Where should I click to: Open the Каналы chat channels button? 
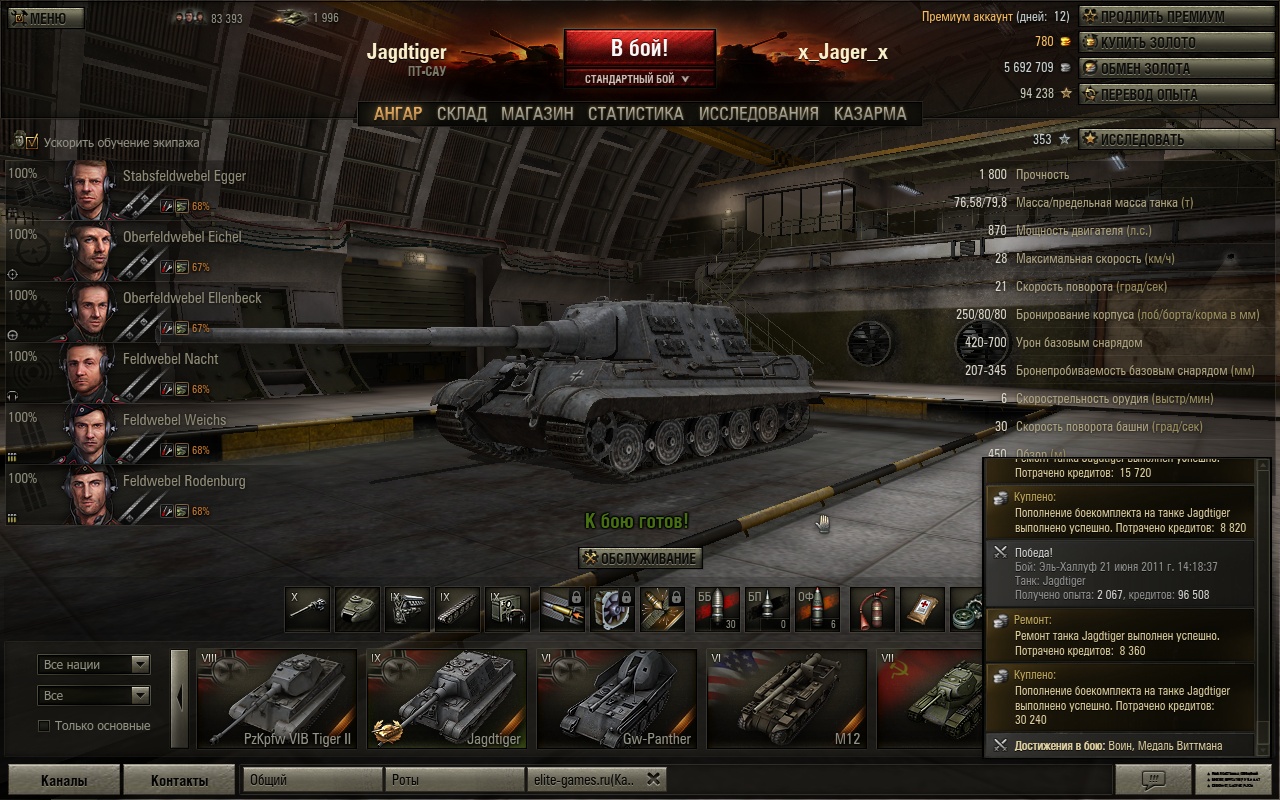click(x=63, y=780)
